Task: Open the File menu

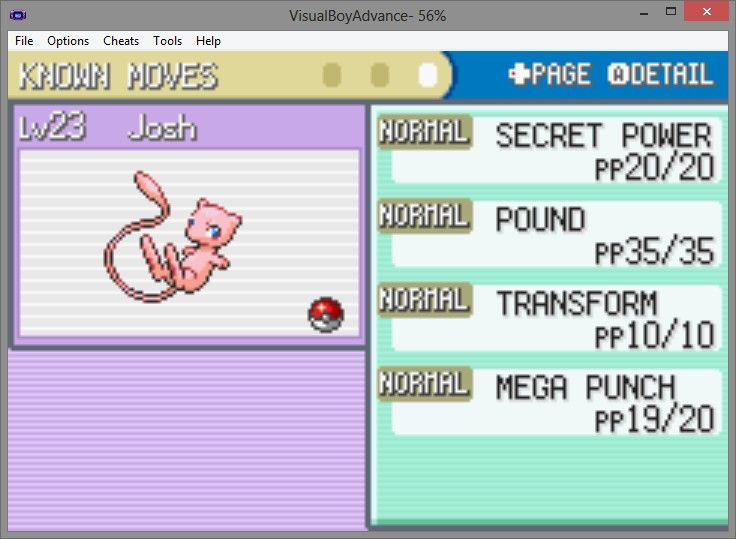Action: [x=24, y=41]
